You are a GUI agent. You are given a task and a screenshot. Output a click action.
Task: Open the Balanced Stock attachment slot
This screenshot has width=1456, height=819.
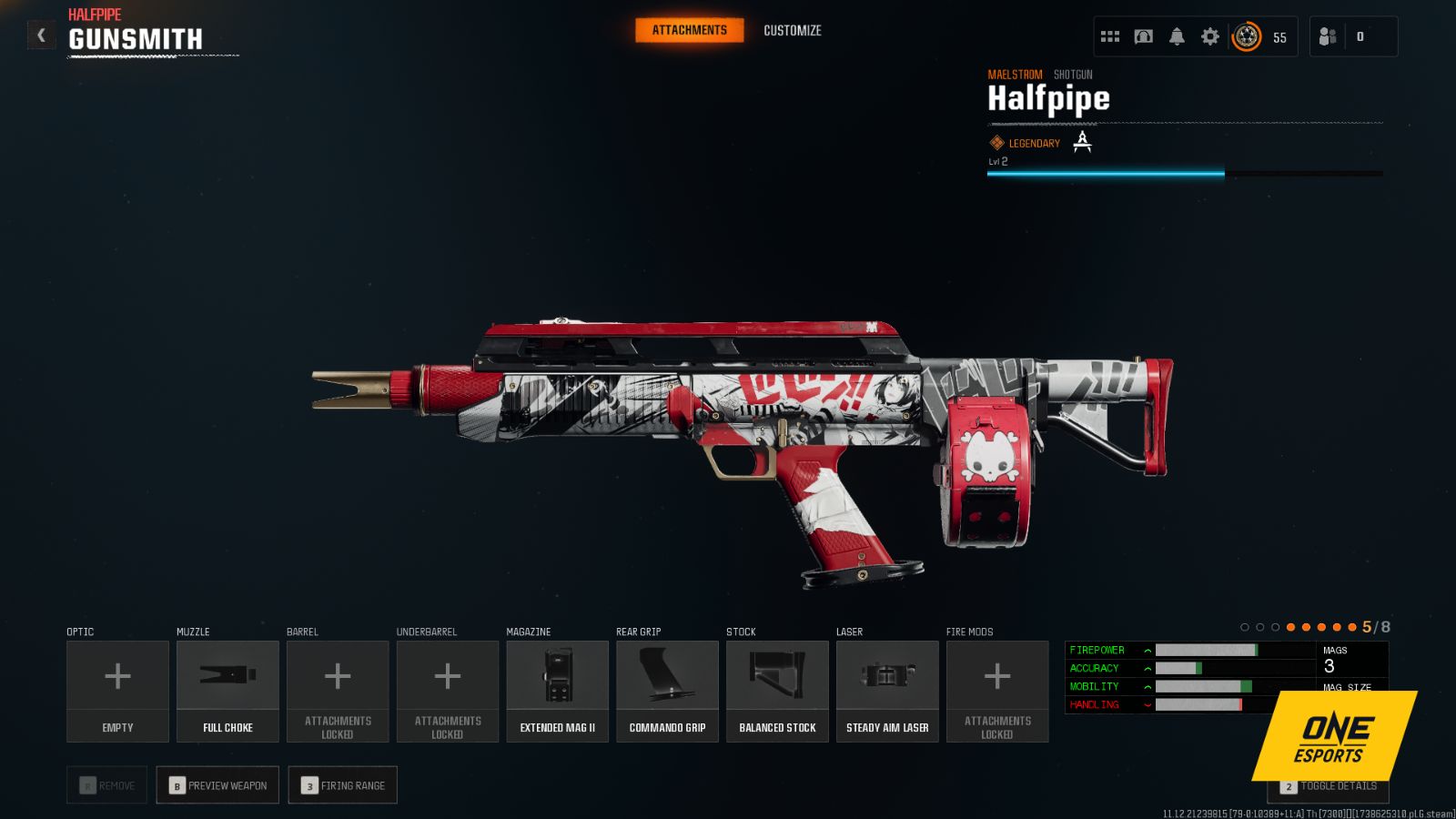pyautogui.click(x=777, y=689)
